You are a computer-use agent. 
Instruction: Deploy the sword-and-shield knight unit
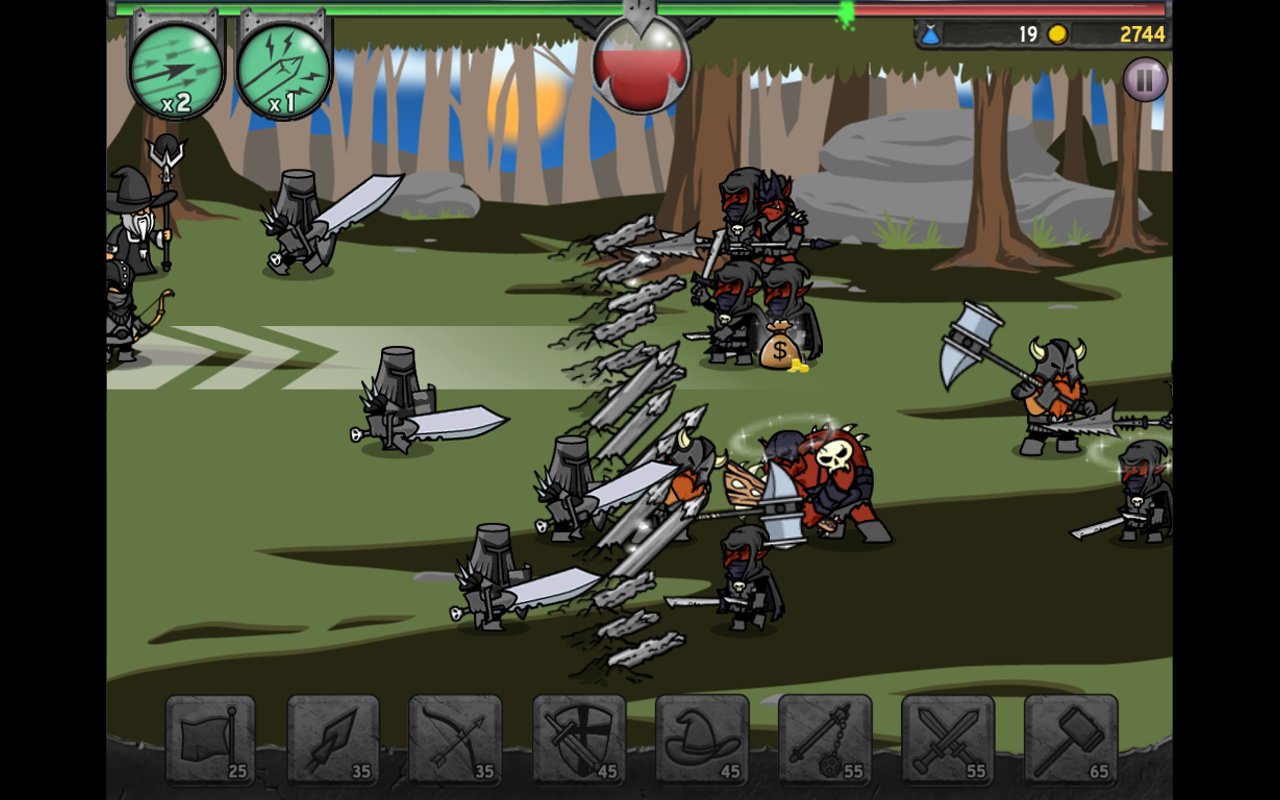click(x=581, y=737)
